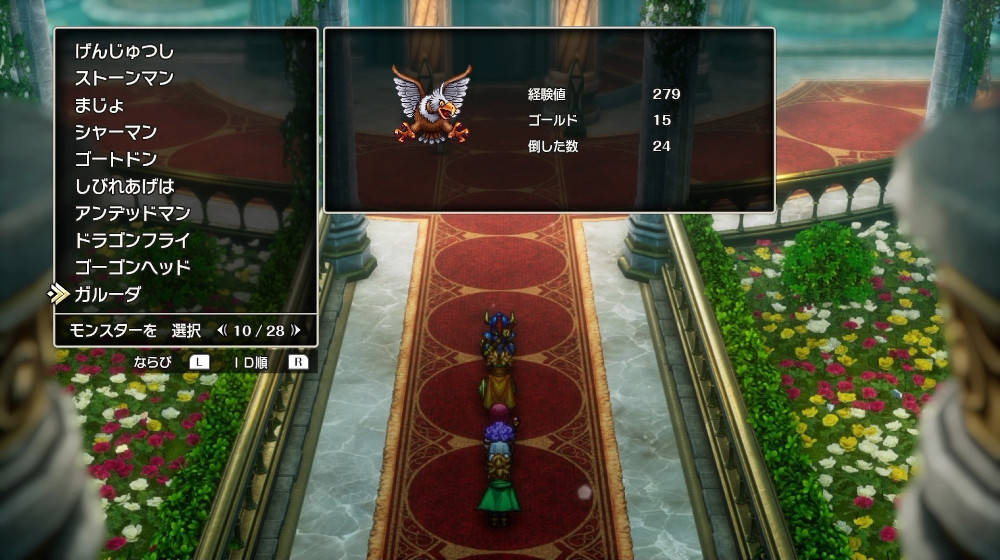The width and height of the screenshot is (1000, 560).
Task: Select the まじょ entry
Action: click(x=100, y=105)
